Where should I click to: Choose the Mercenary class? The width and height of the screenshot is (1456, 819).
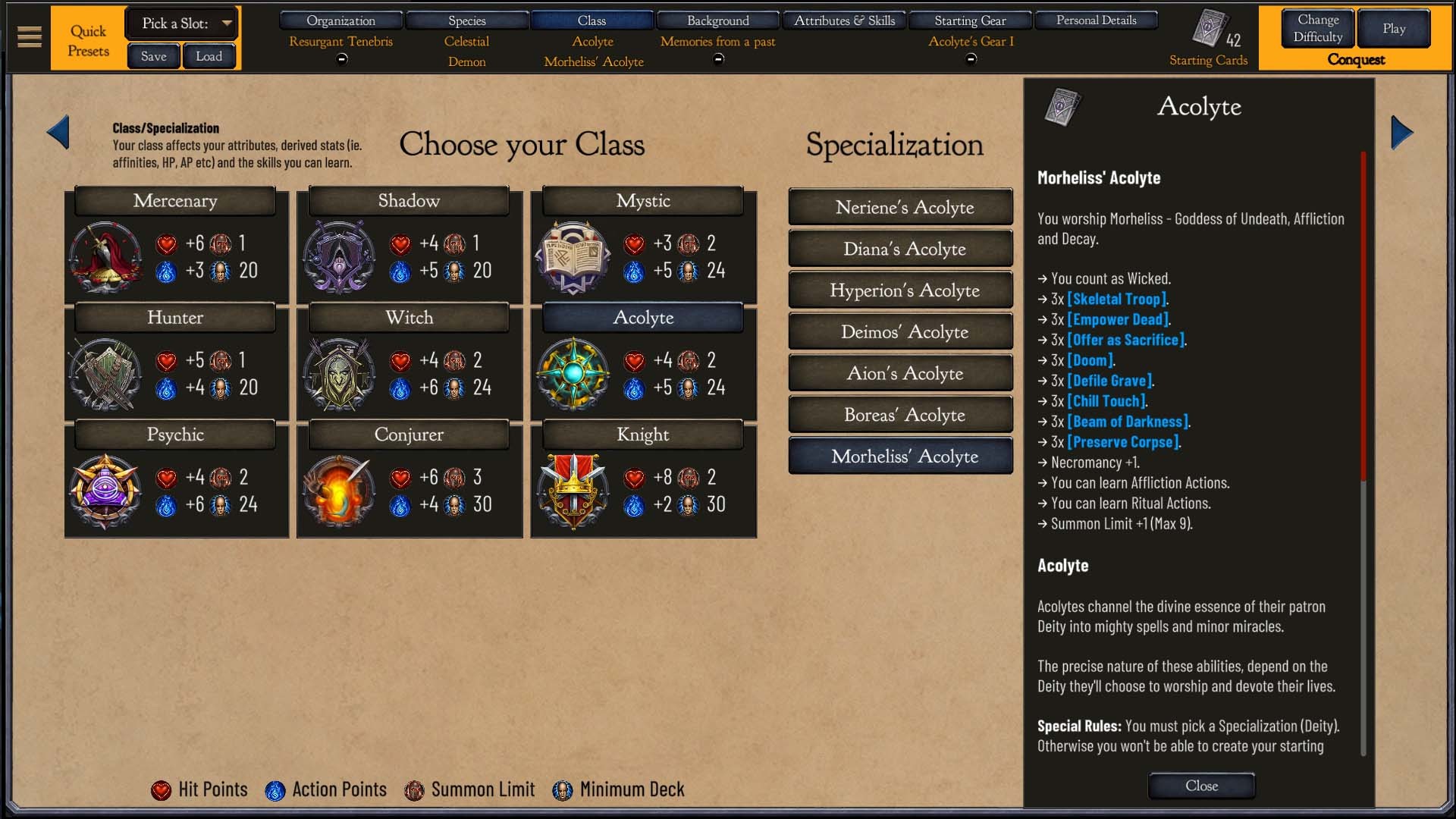pyautogui.click(x=175, y=201)
